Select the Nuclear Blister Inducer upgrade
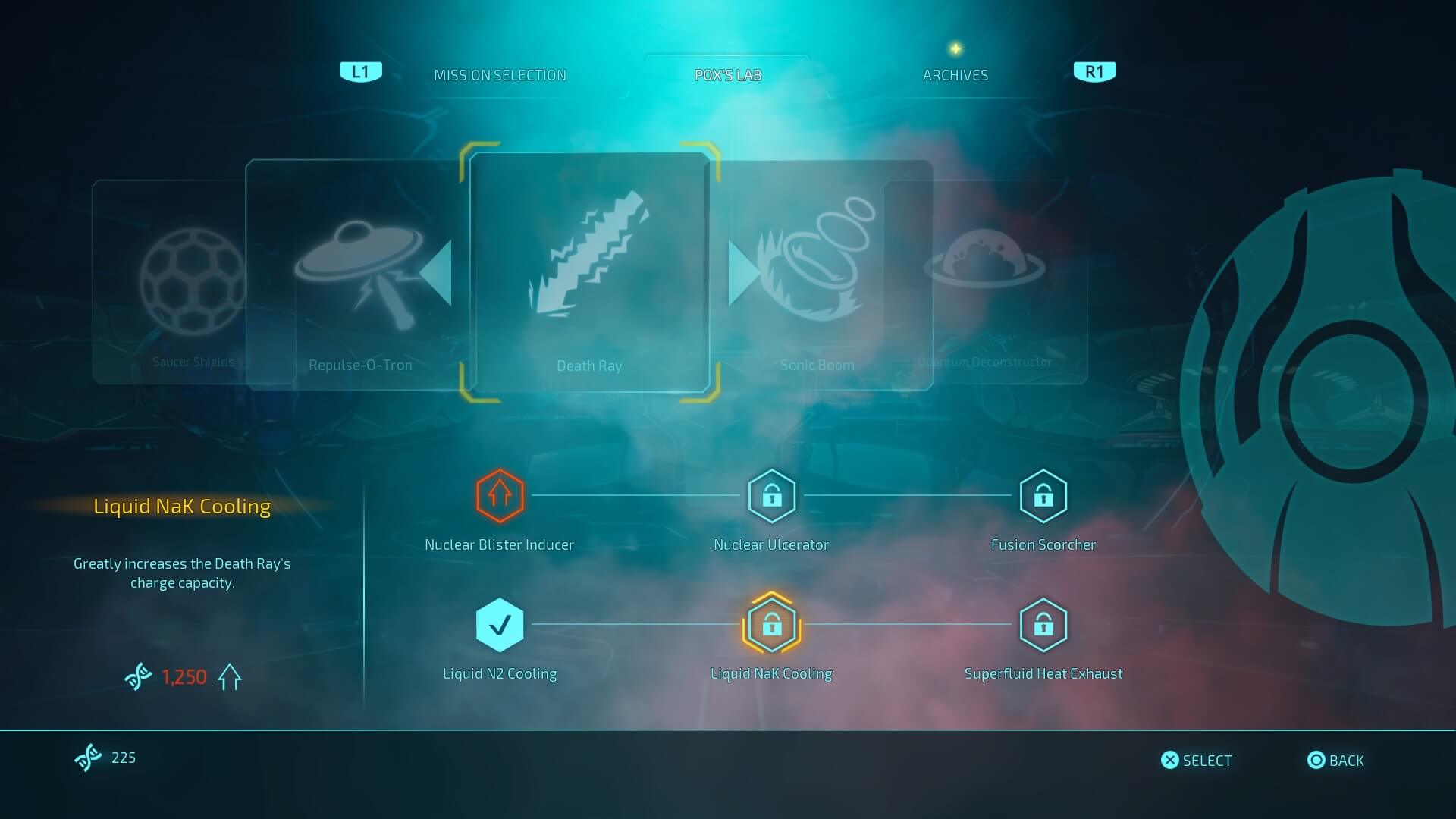The width and height of the screenshot is (1456, 819). 500,496
